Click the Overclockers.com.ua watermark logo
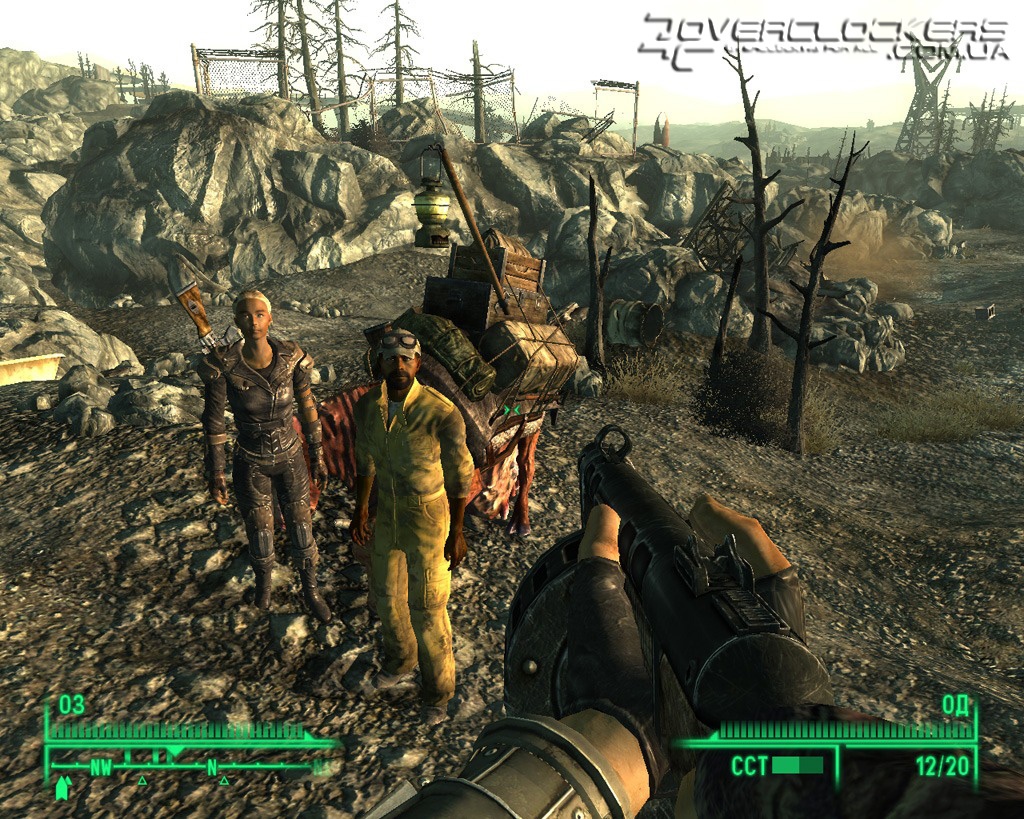1024x819 pixels. point(823,41)
